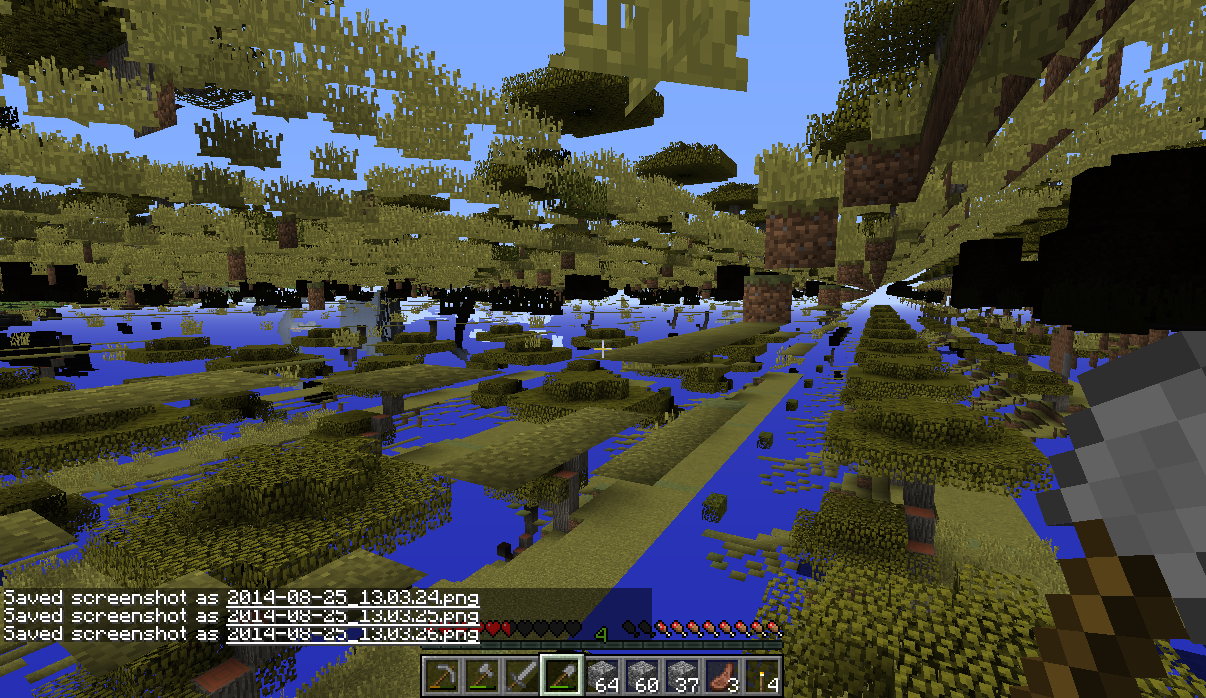Viewport: 1206px width, 698px height.
Task: Select the raw meat hotbar slot
Action: (722, 676)
